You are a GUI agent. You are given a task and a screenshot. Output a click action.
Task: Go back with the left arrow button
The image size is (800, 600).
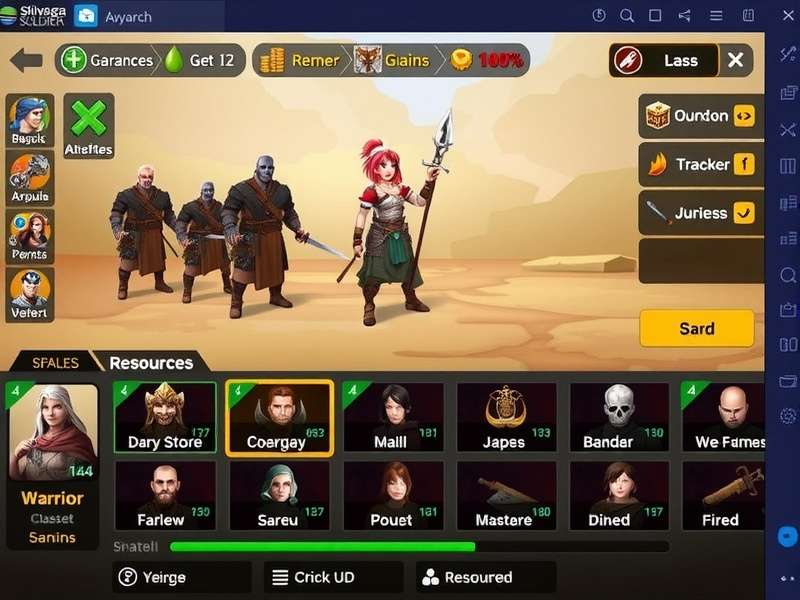tap(26, 60)
